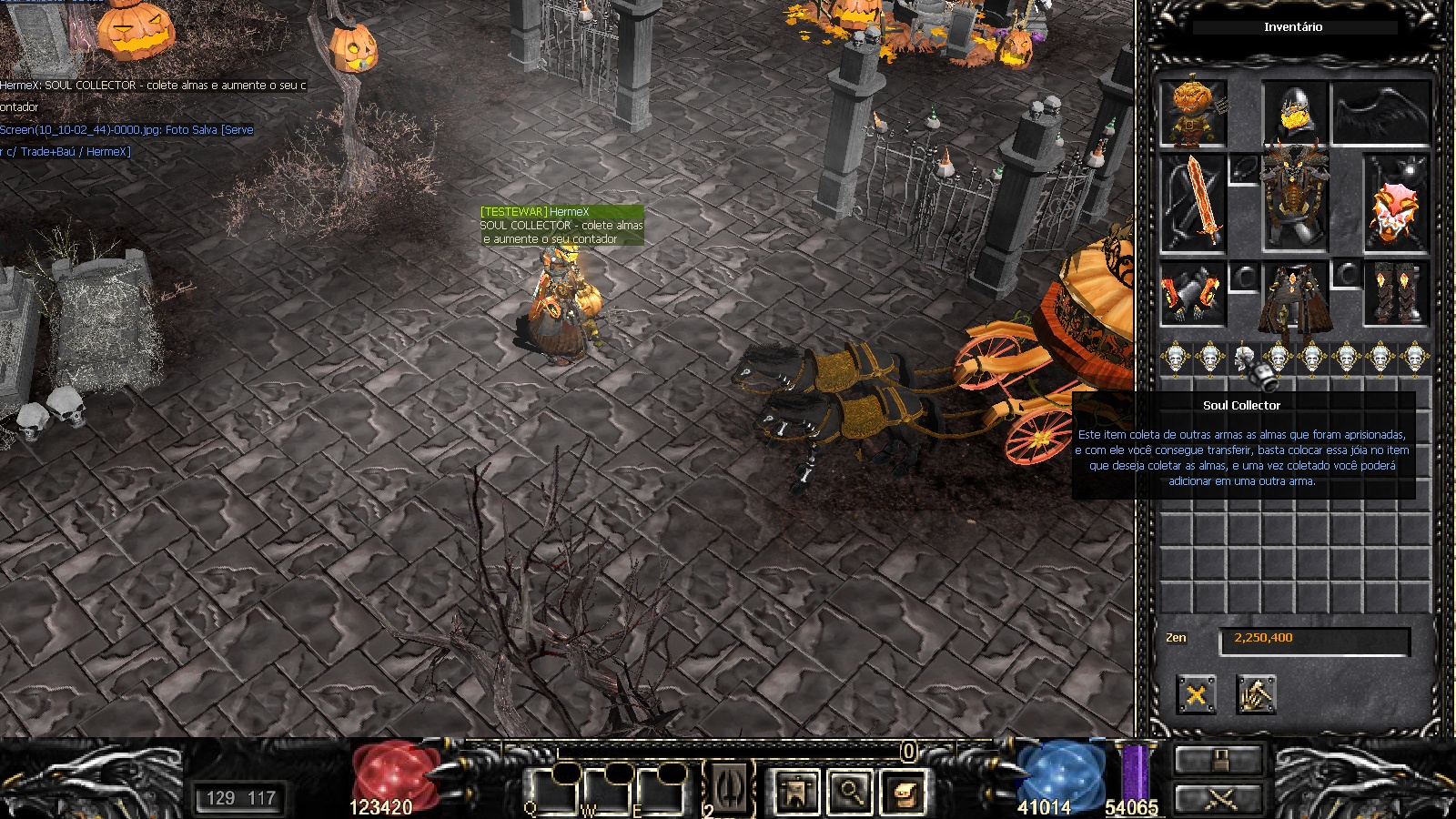Click the Zen amount field
This screenshot has height=819, width=1456.
[x=1314, y=639]
